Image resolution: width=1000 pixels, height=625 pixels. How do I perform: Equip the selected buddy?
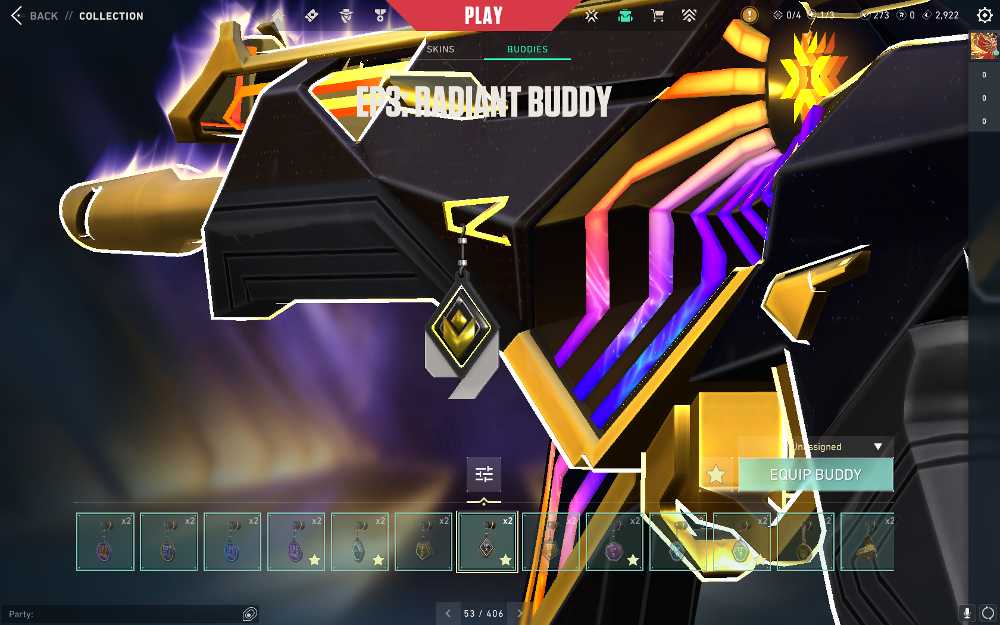point(815,475)
